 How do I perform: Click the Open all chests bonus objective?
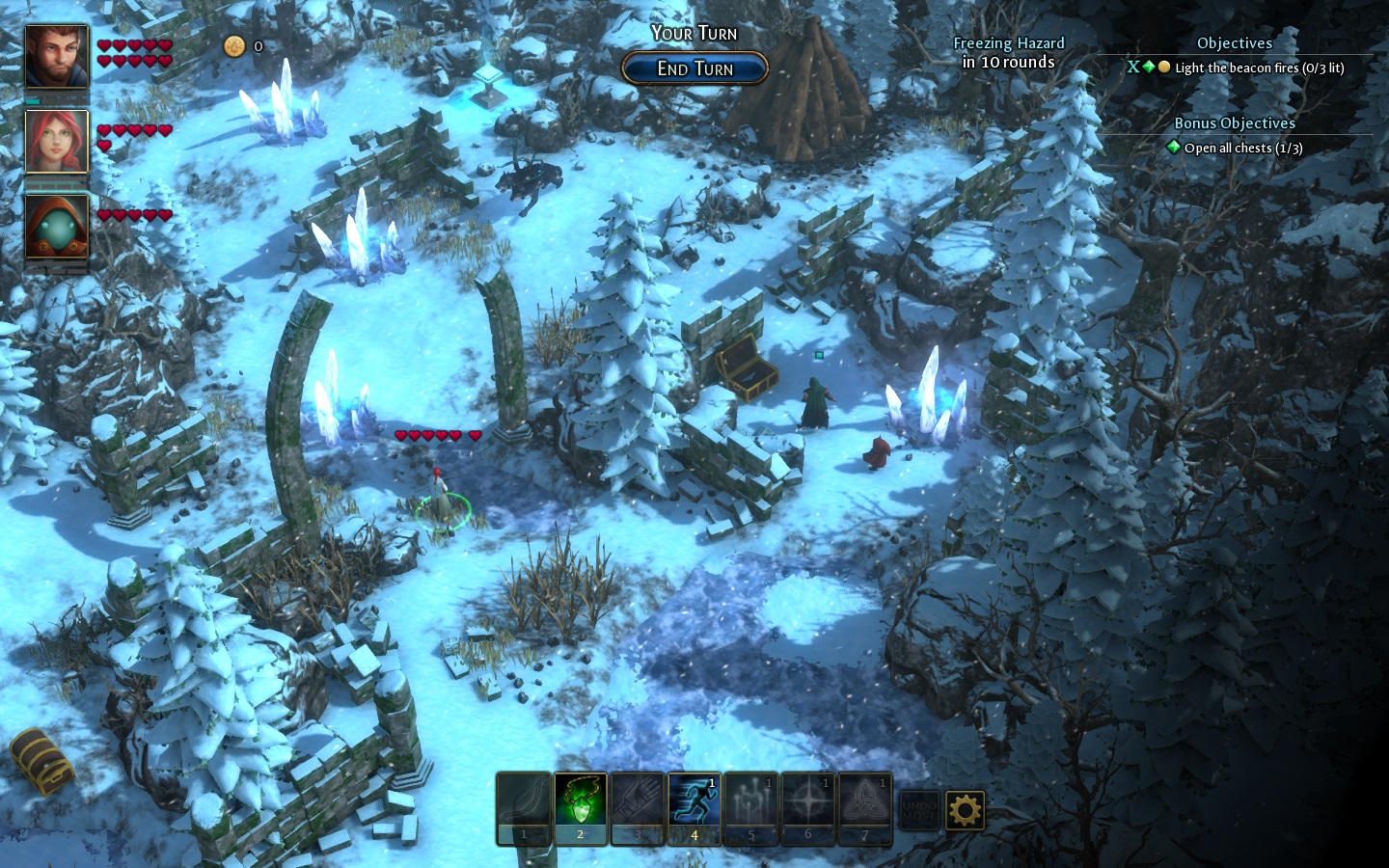click(x=1242, y=148)
